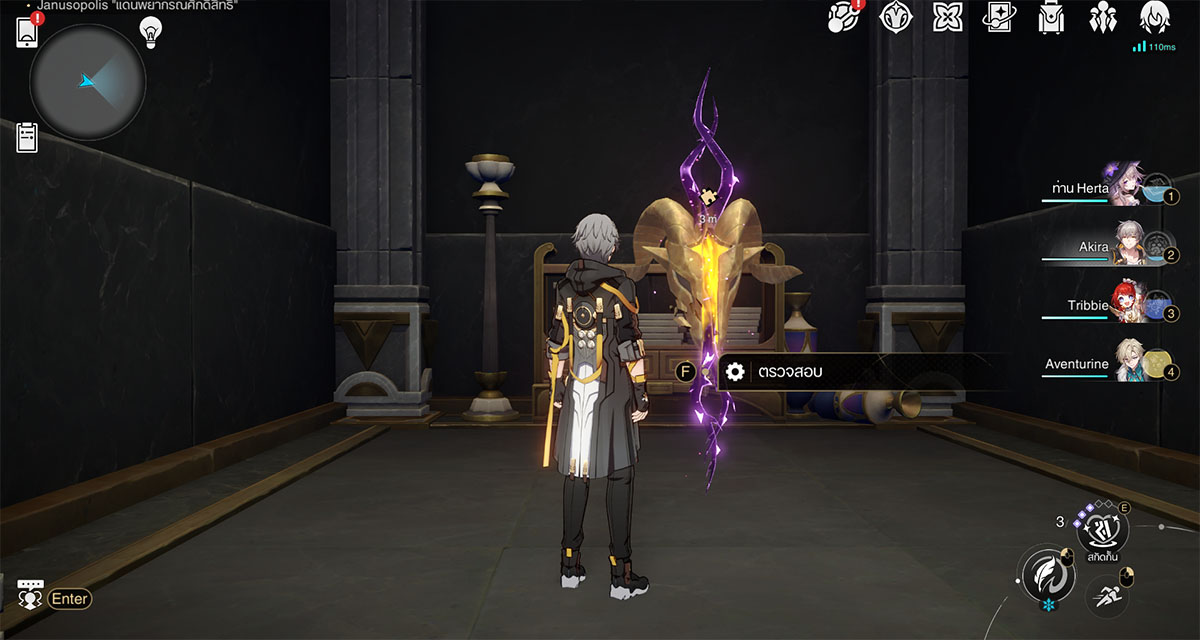Open the events icon with red alert
This screenshot has height=640, width=1200.
coord(843,17)
